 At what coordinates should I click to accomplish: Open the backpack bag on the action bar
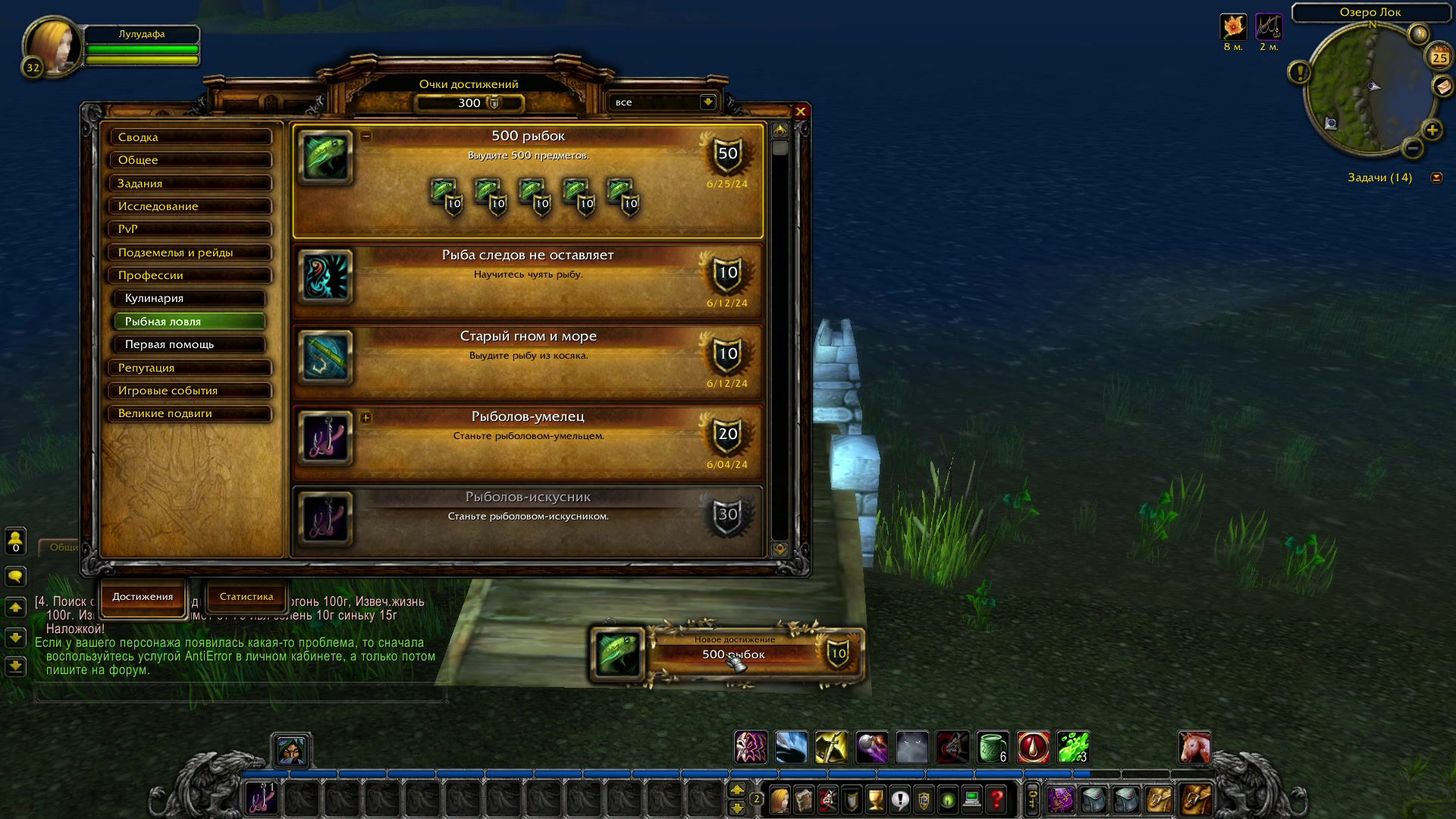pos(1198,800)
